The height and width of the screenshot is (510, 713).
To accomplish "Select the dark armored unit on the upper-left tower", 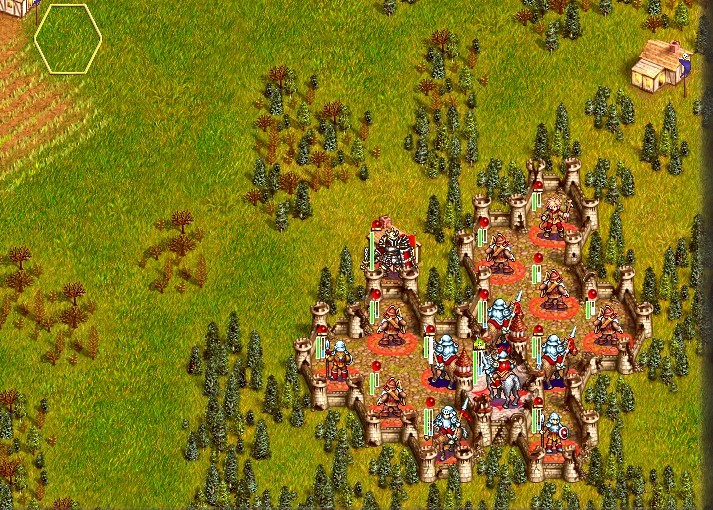I will pos(393,250).
